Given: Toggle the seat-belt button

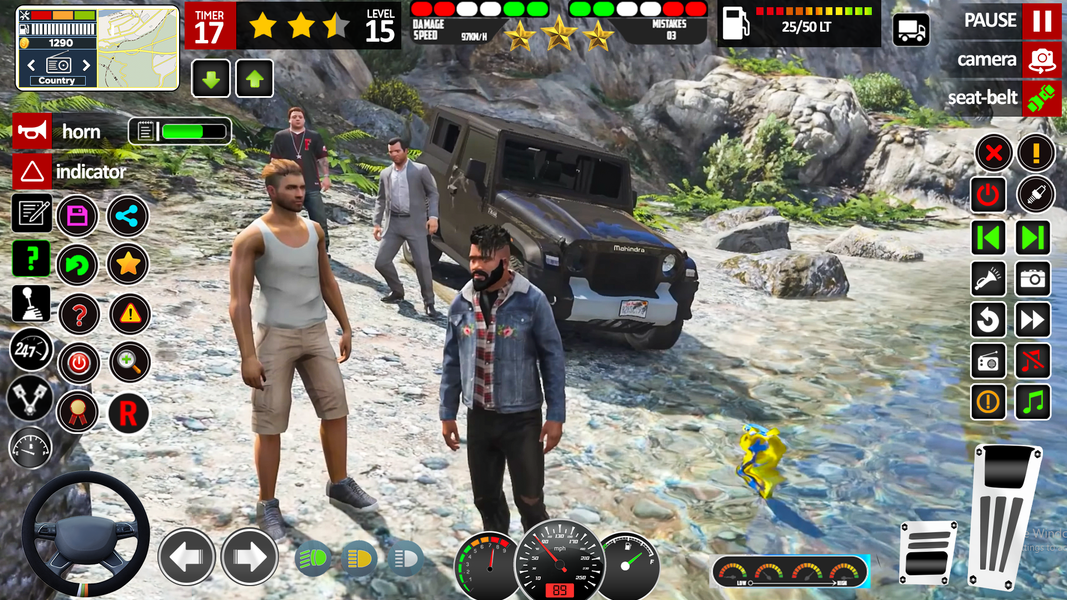Looking at the screenshot, I should [1041, 98].
